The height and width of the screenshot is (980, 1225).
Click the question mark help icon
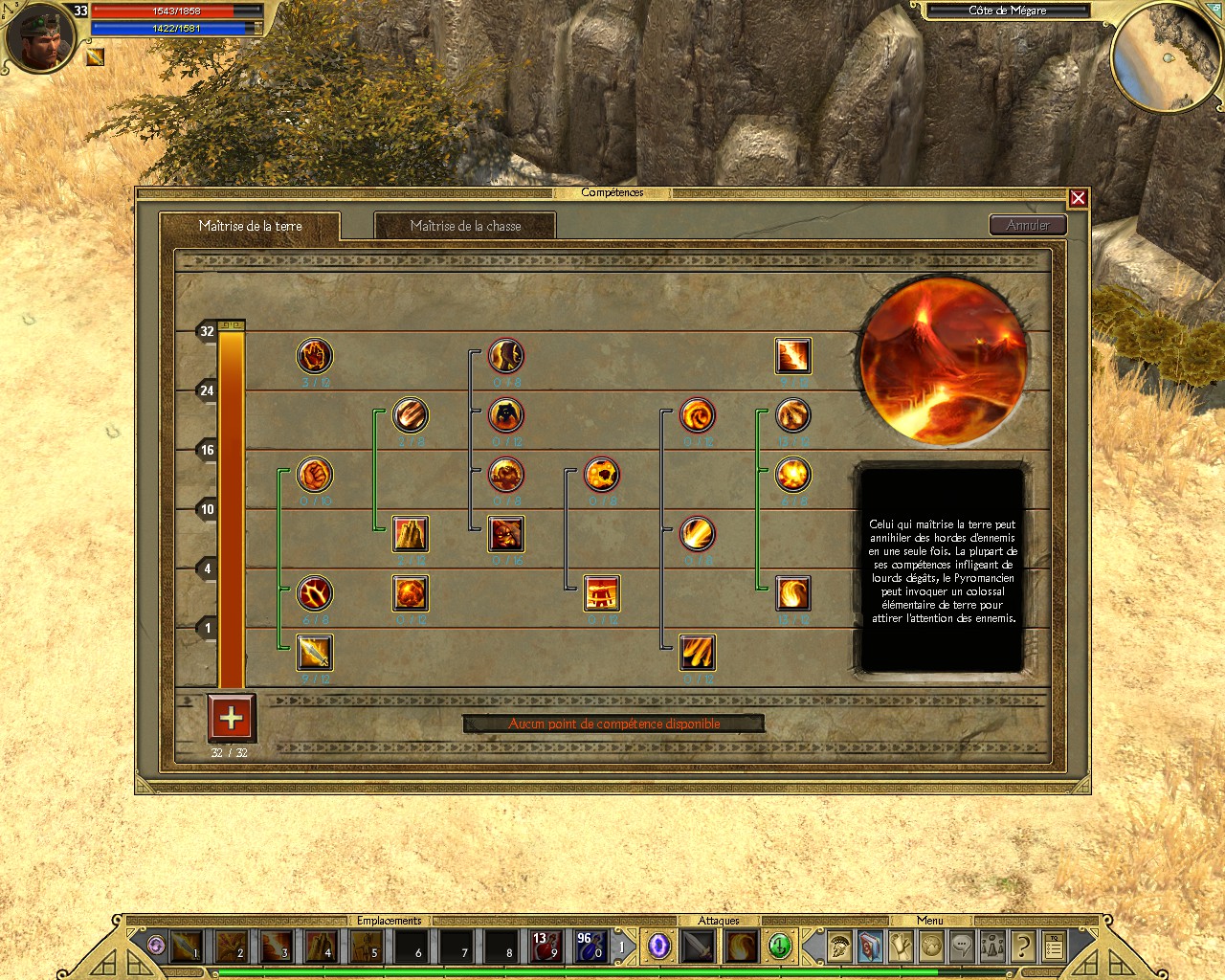pos(1022,946)
